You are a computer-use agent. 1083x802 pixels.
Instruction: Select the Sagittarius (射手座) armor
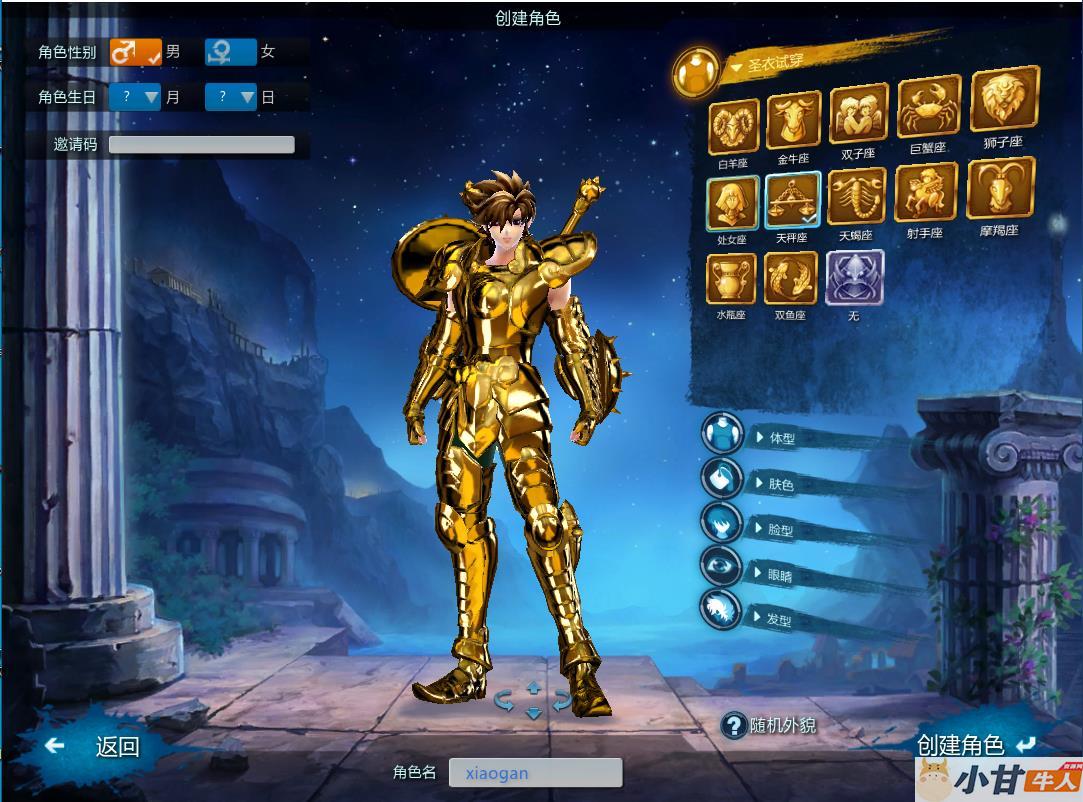(x=926, y=192)
